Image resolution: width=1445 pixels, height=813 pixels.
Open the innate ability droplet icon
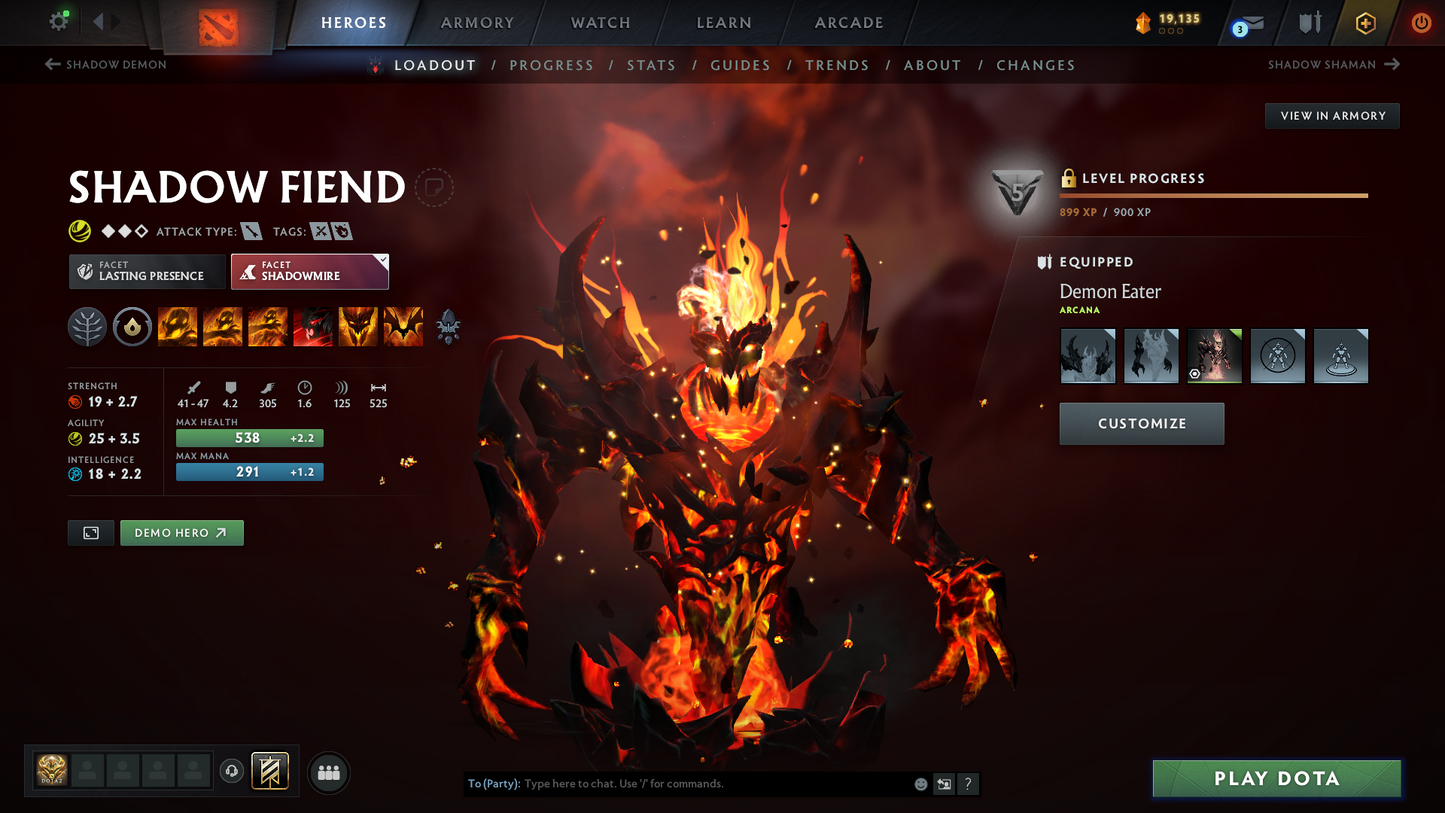pos(132,326)
